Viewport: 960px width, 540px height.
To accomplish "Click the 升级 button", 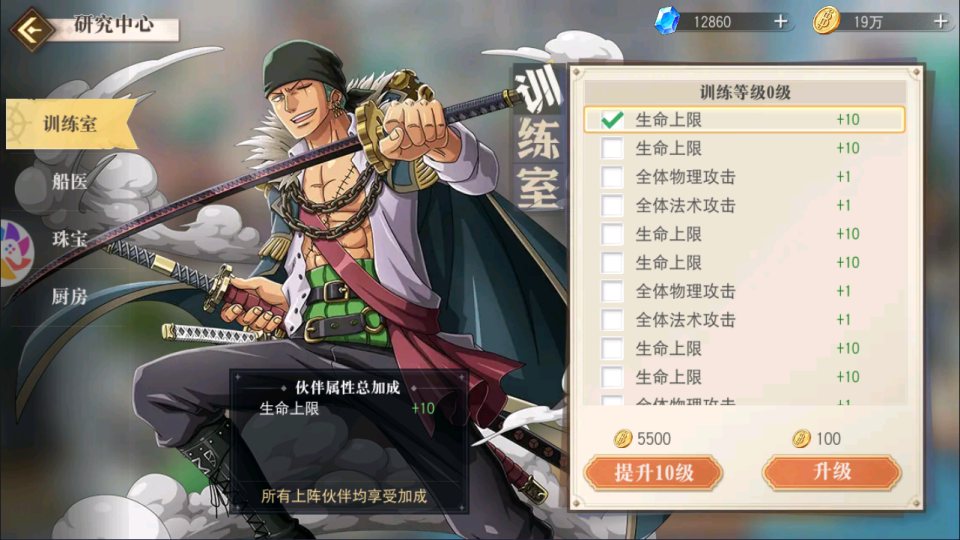I will pos(831,472).
